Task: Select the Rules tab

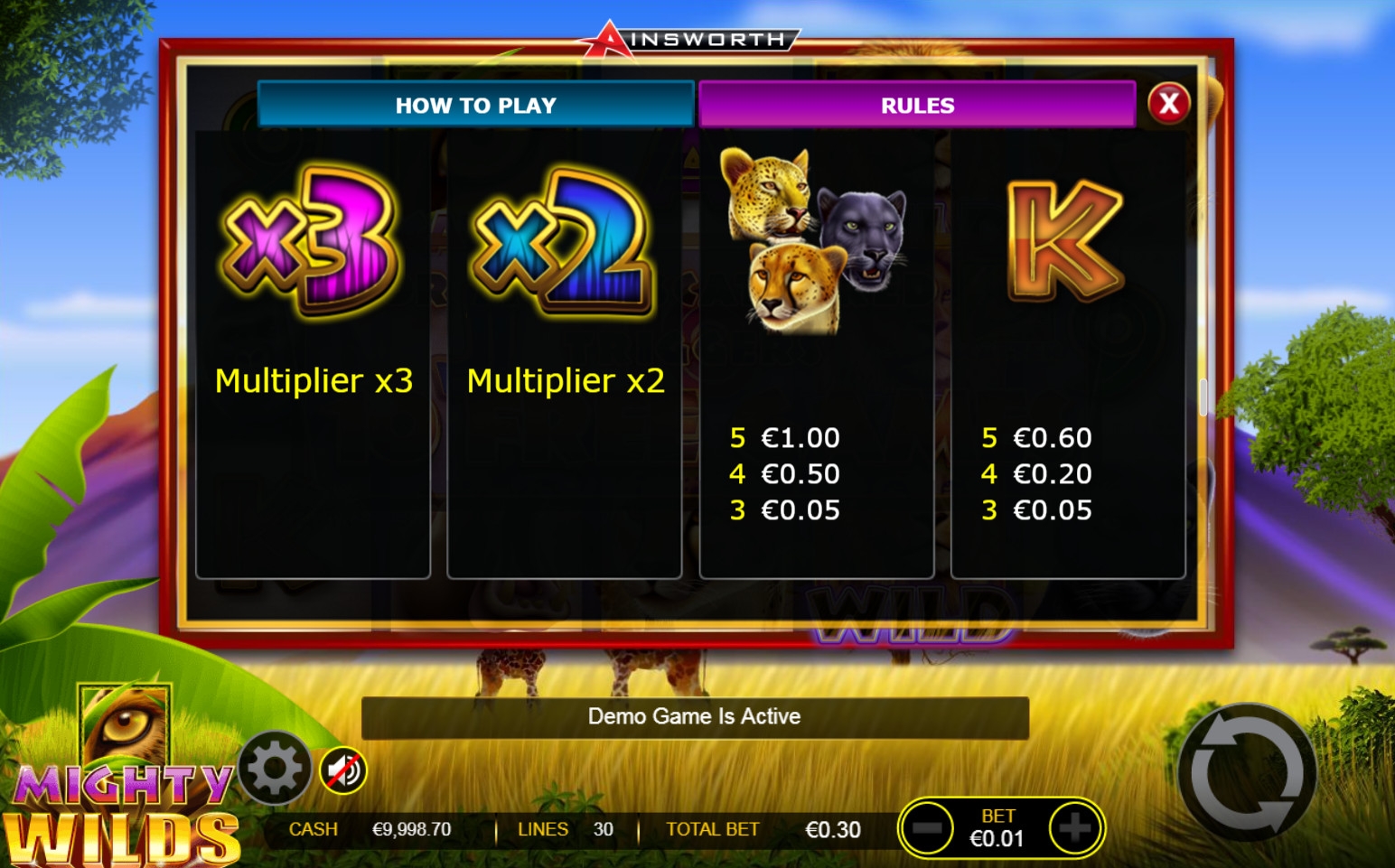Action: click(916, 105)
